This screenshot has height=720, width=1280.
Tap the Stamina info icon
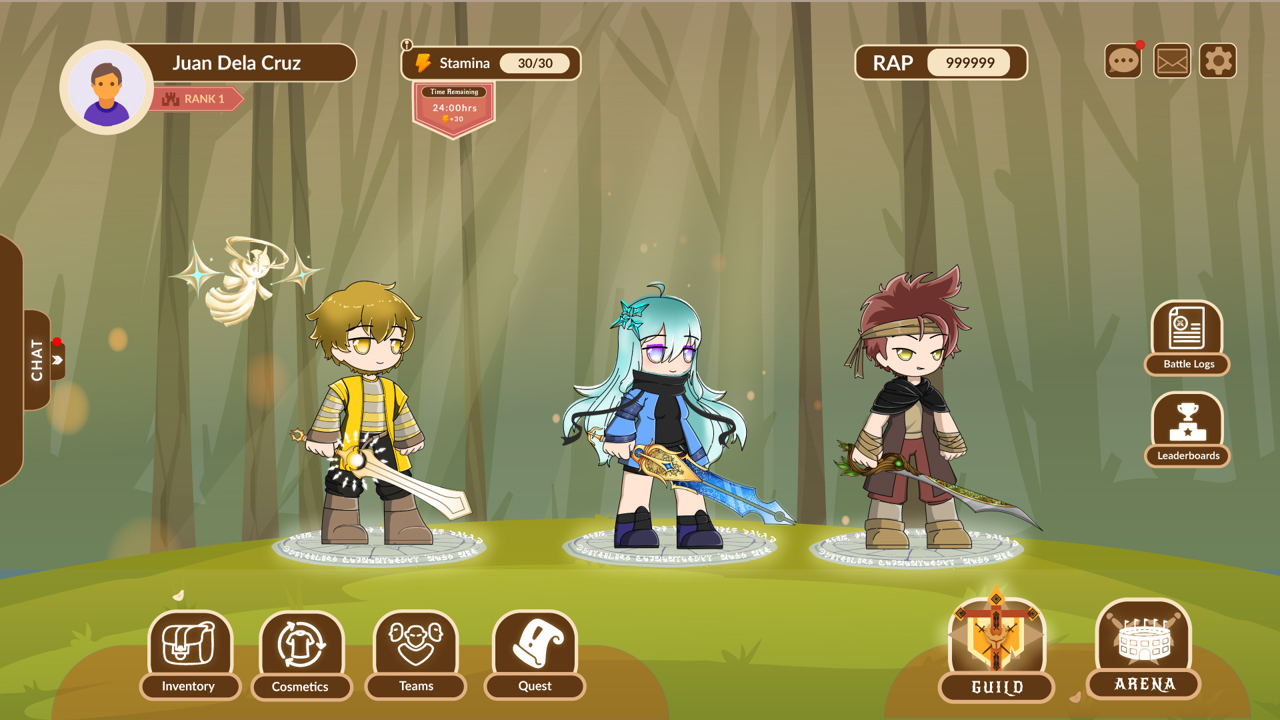407,45
